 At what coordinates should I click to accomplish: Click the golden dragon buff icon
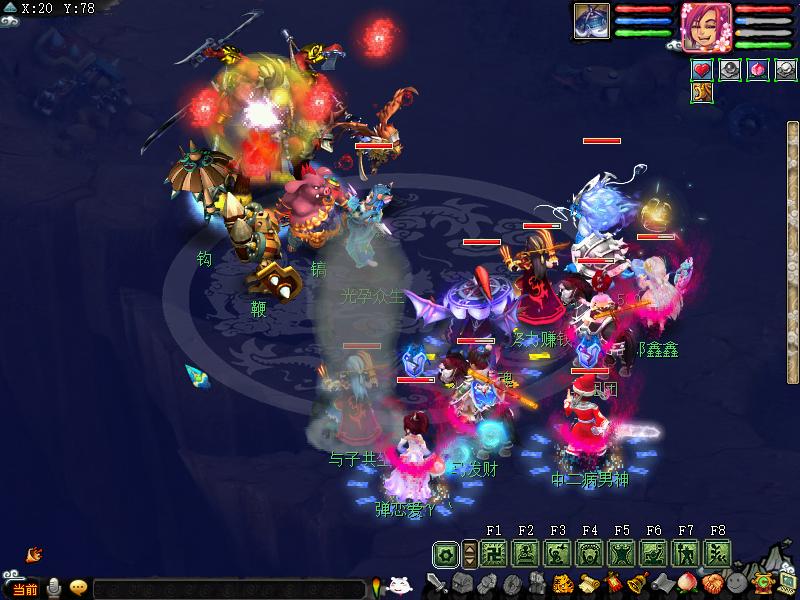point(702,93)
